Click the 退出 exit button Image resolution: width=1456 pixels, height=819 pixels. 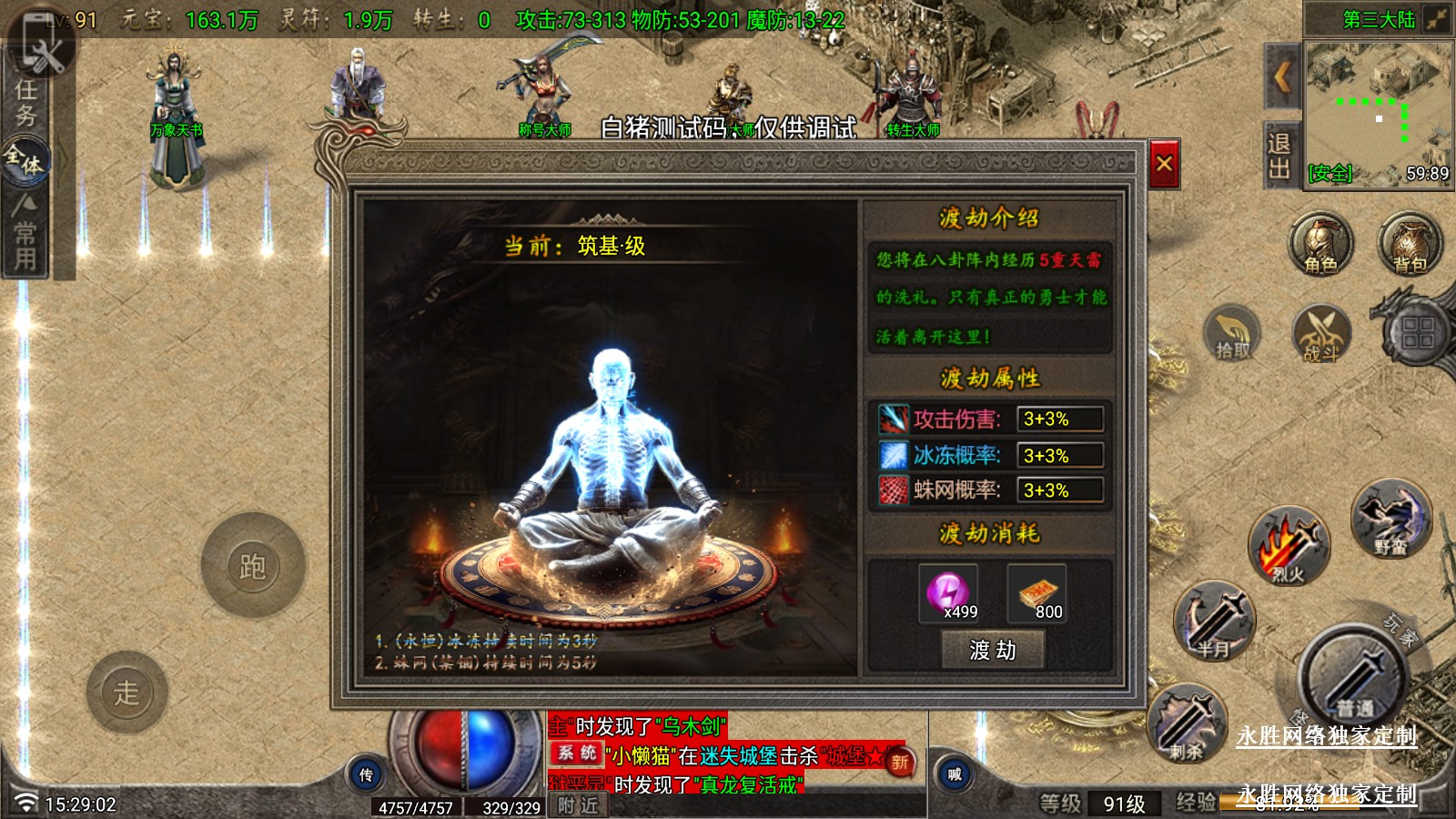[x=1279, y=157]
